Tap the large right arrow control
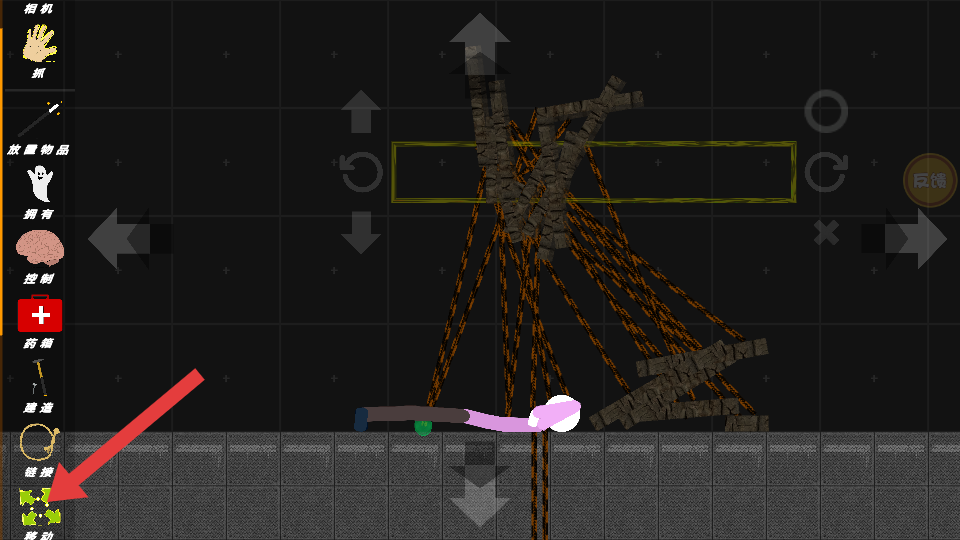The image size is (960, 540). click(x=916, y=238)
